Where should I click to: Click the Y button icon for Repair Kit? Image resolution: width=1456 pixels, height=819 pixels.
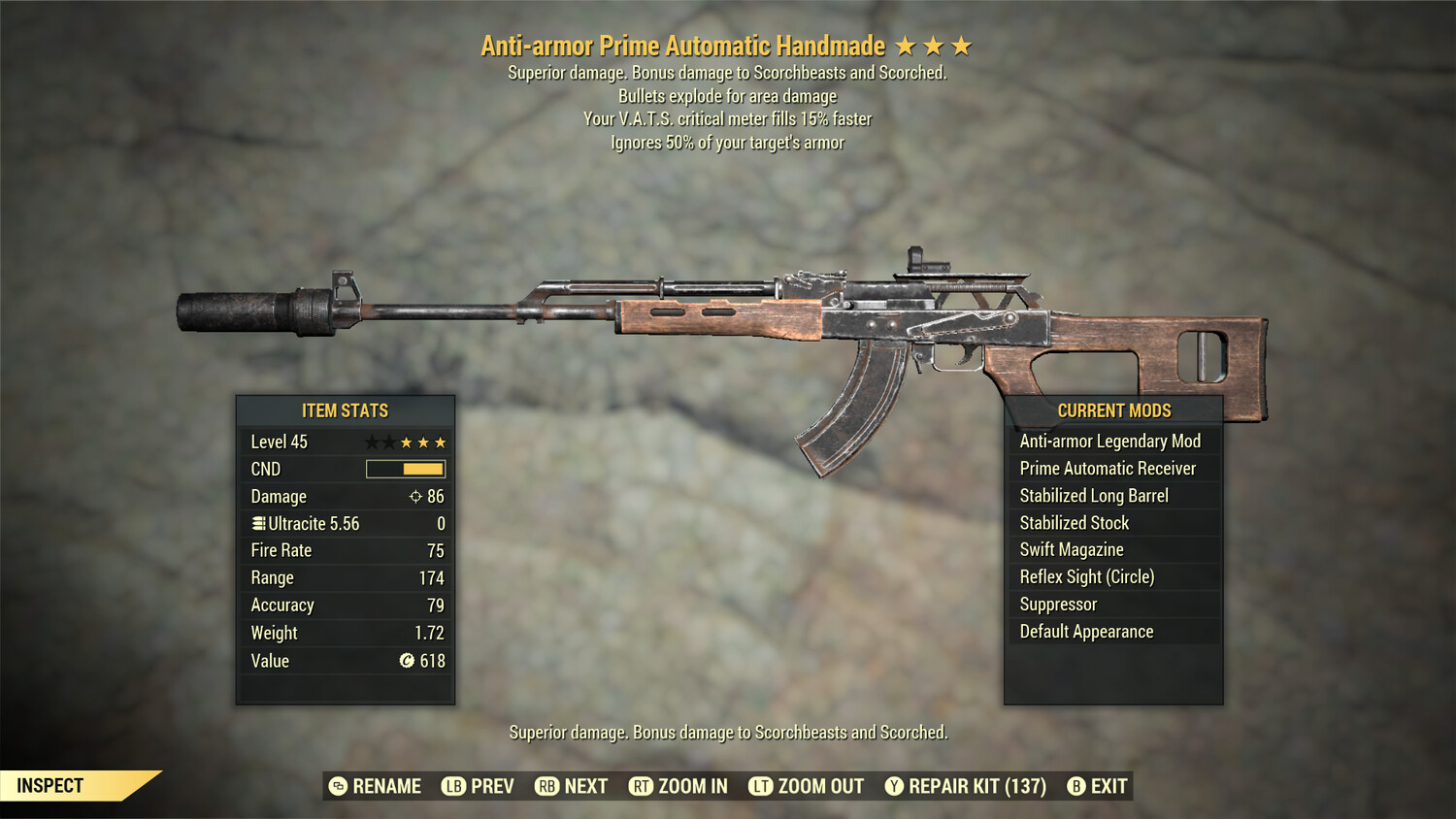pos(894,786)
